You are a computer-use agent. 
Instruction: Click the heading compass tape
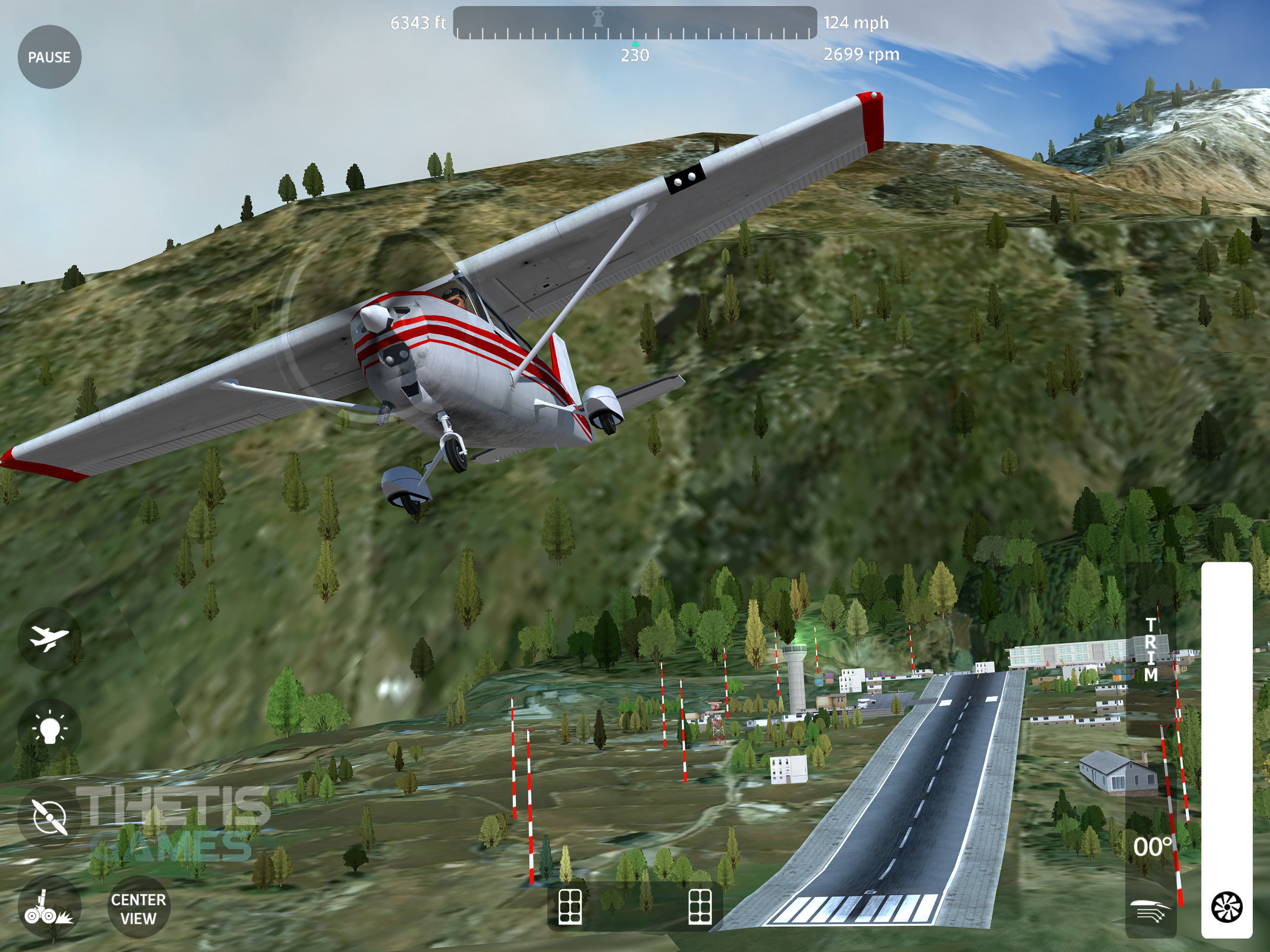[x=635, y=23]
